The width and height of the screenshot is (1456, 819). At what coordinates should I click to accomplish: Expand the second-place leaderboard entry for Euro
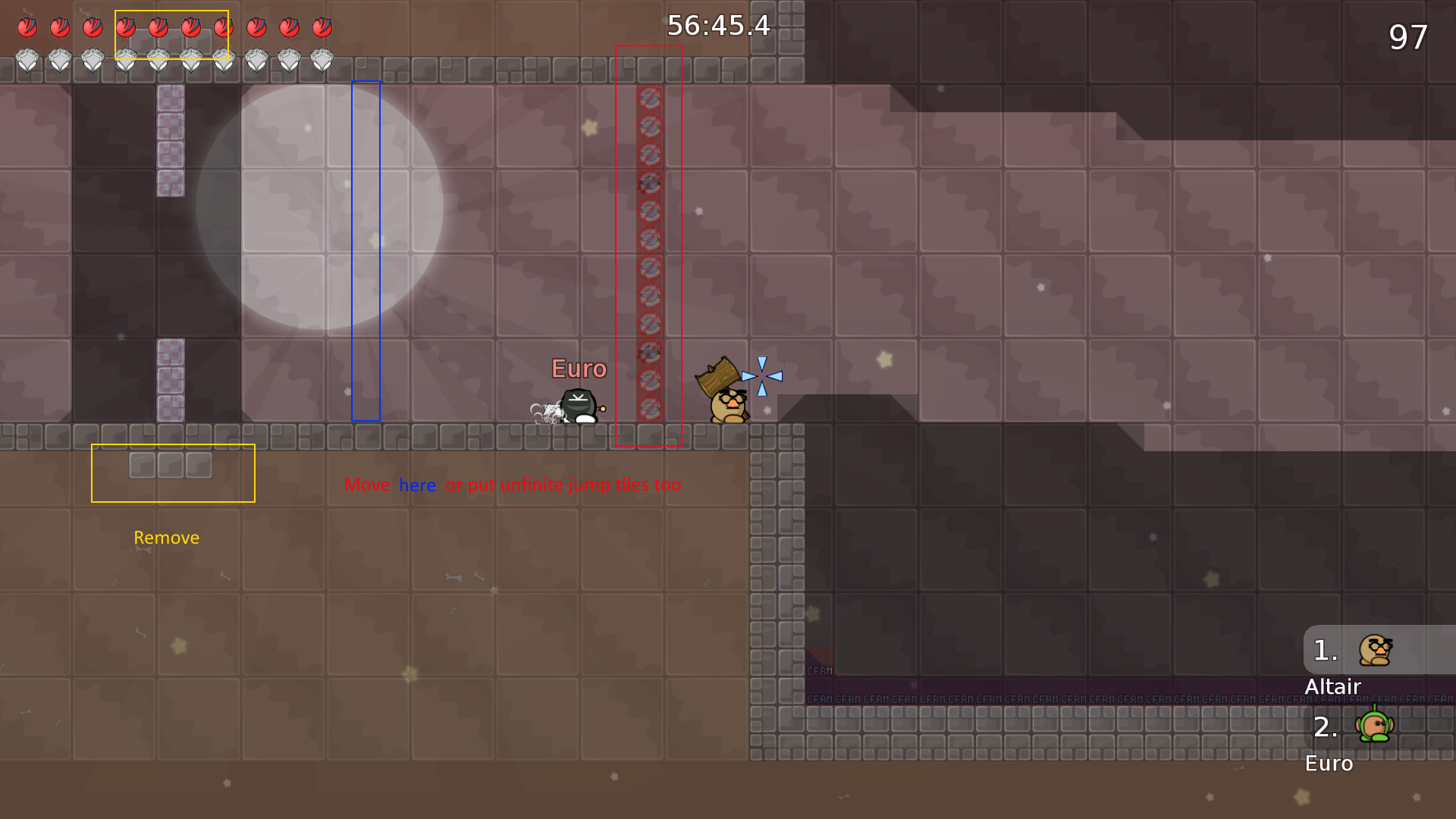[1365, 730]
